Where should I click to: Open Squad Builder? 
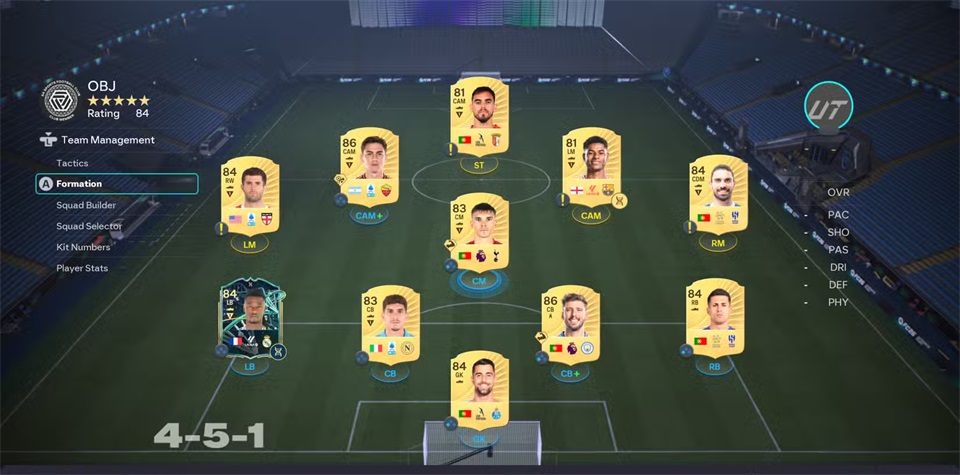(86, 205)
